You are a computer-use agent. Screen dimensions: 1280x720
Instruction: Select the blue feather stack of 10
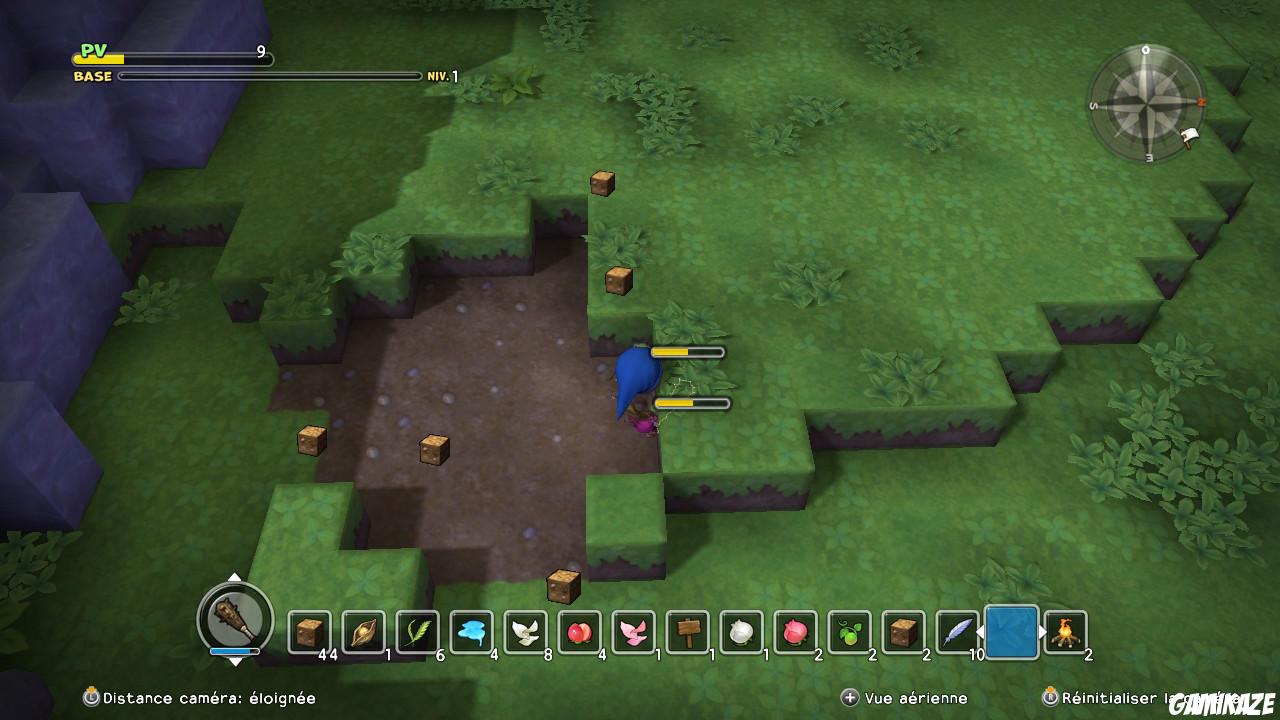(956, 633)
